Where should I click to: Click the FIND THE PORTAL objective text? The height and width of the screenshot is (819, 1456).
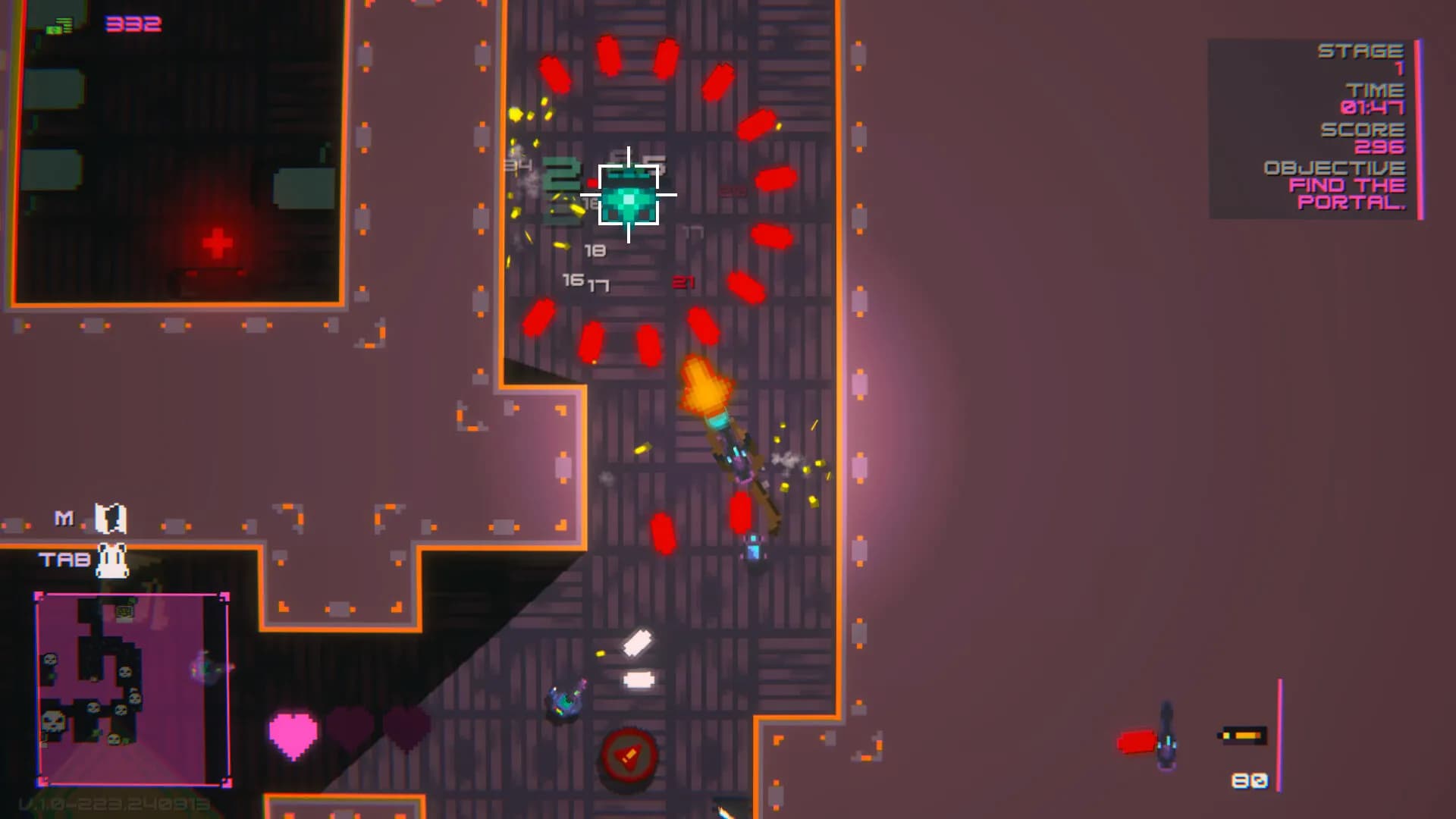[1348, 194]
